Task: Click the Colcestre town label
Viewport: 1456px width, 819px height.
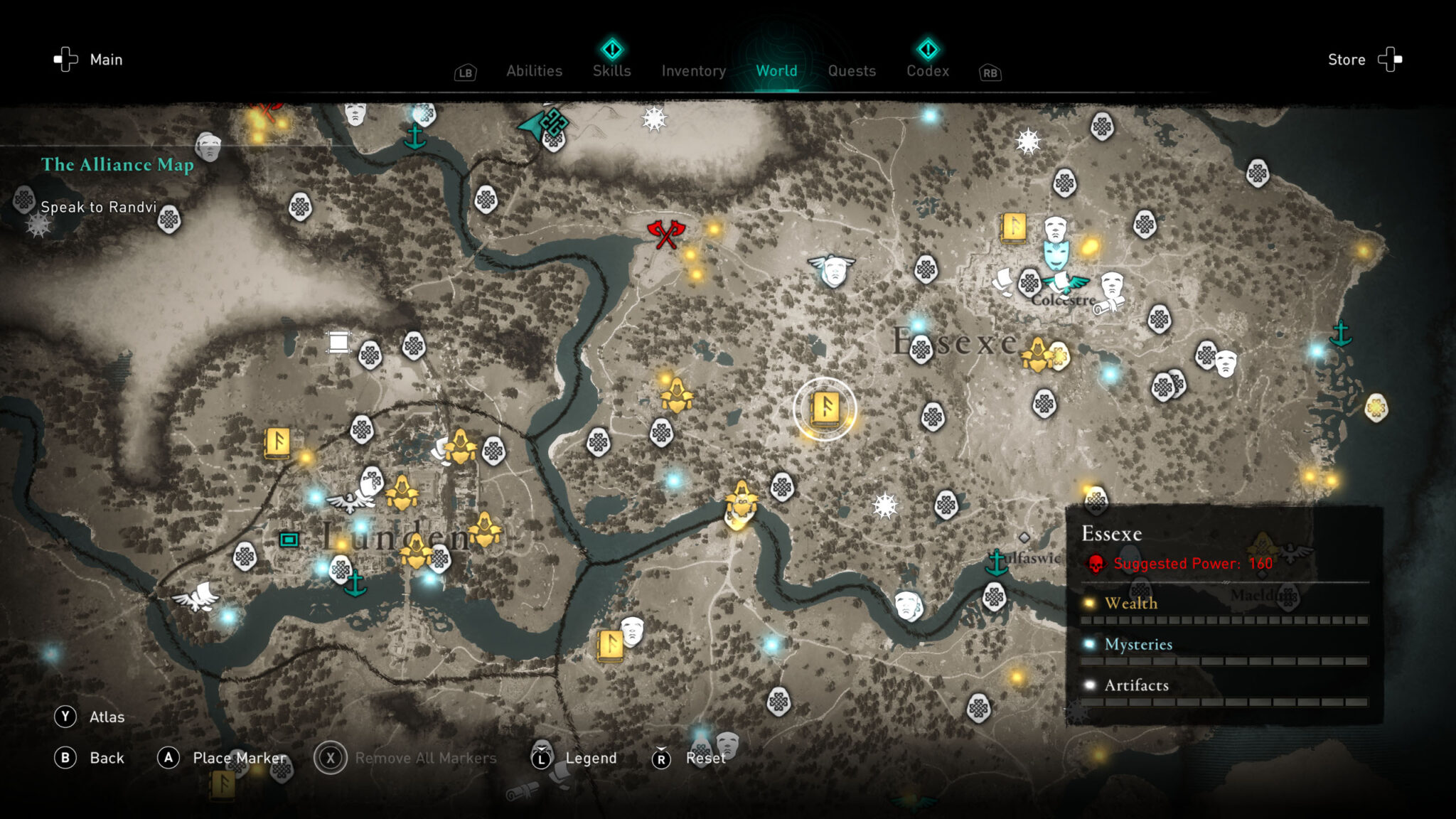Action: (1063, 301)
